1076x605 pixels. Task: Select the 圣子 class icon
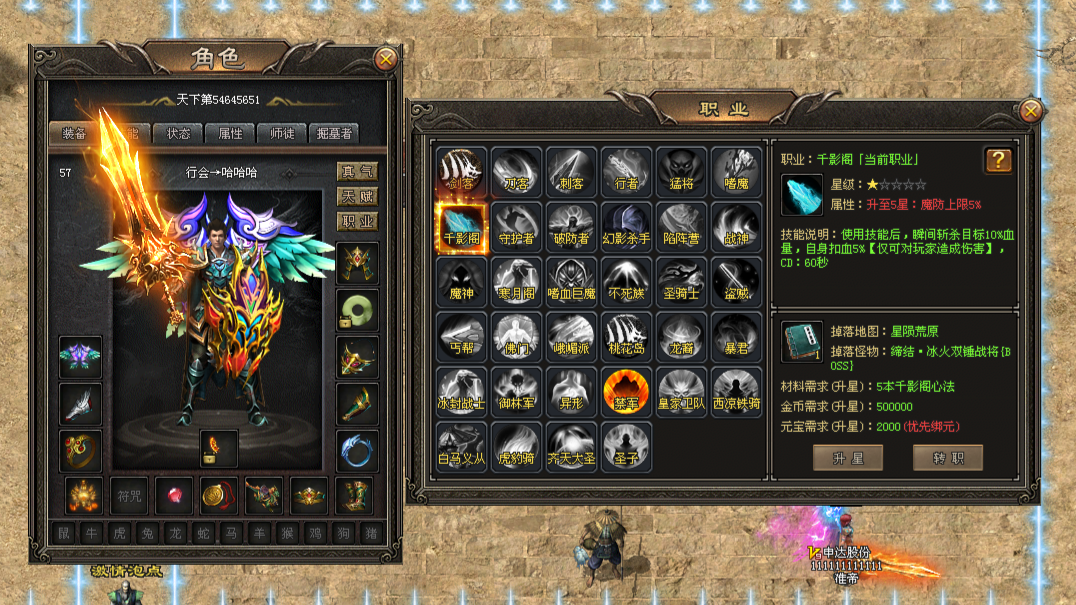coord(627,447)
